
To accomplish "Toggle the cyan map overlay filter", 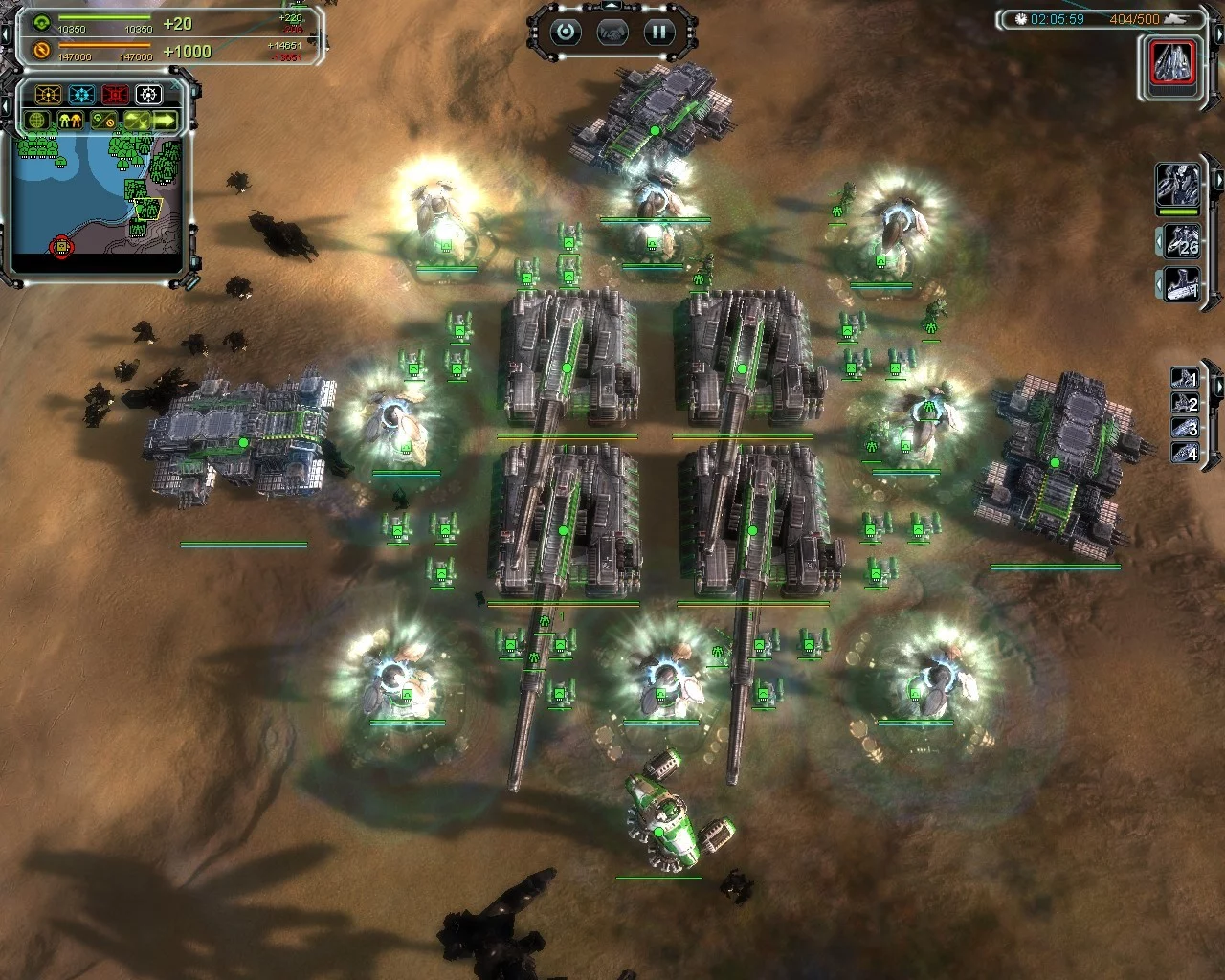I will 81,95.
